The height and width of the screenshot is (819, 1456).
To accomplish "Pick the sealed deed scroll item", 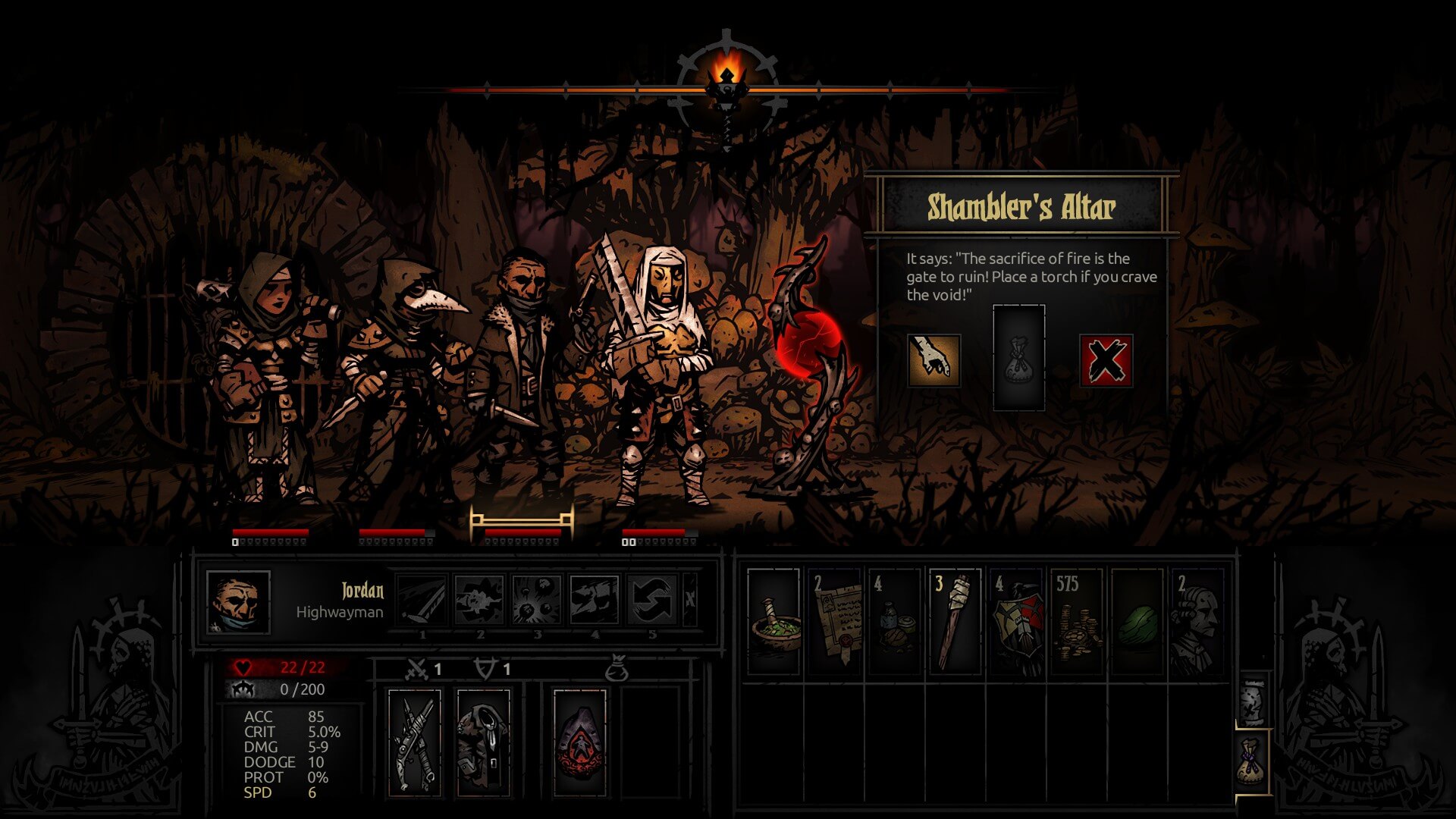I will 834,621.
